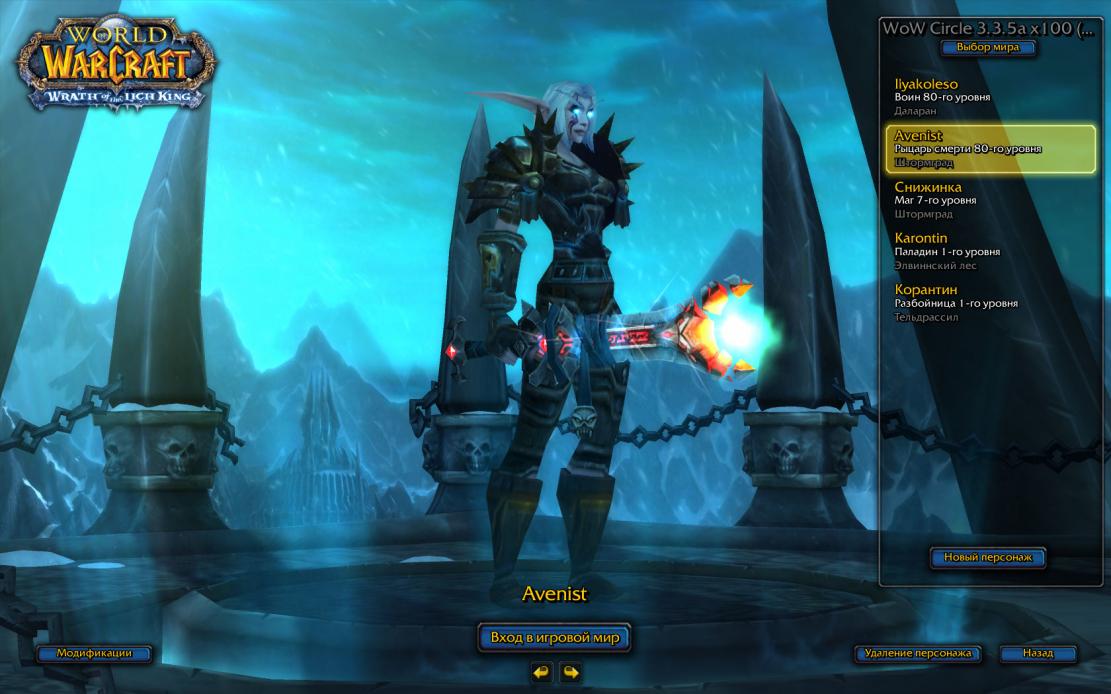
Task: Rotate the character with the right arrow
Action: [x=570, y=672]
